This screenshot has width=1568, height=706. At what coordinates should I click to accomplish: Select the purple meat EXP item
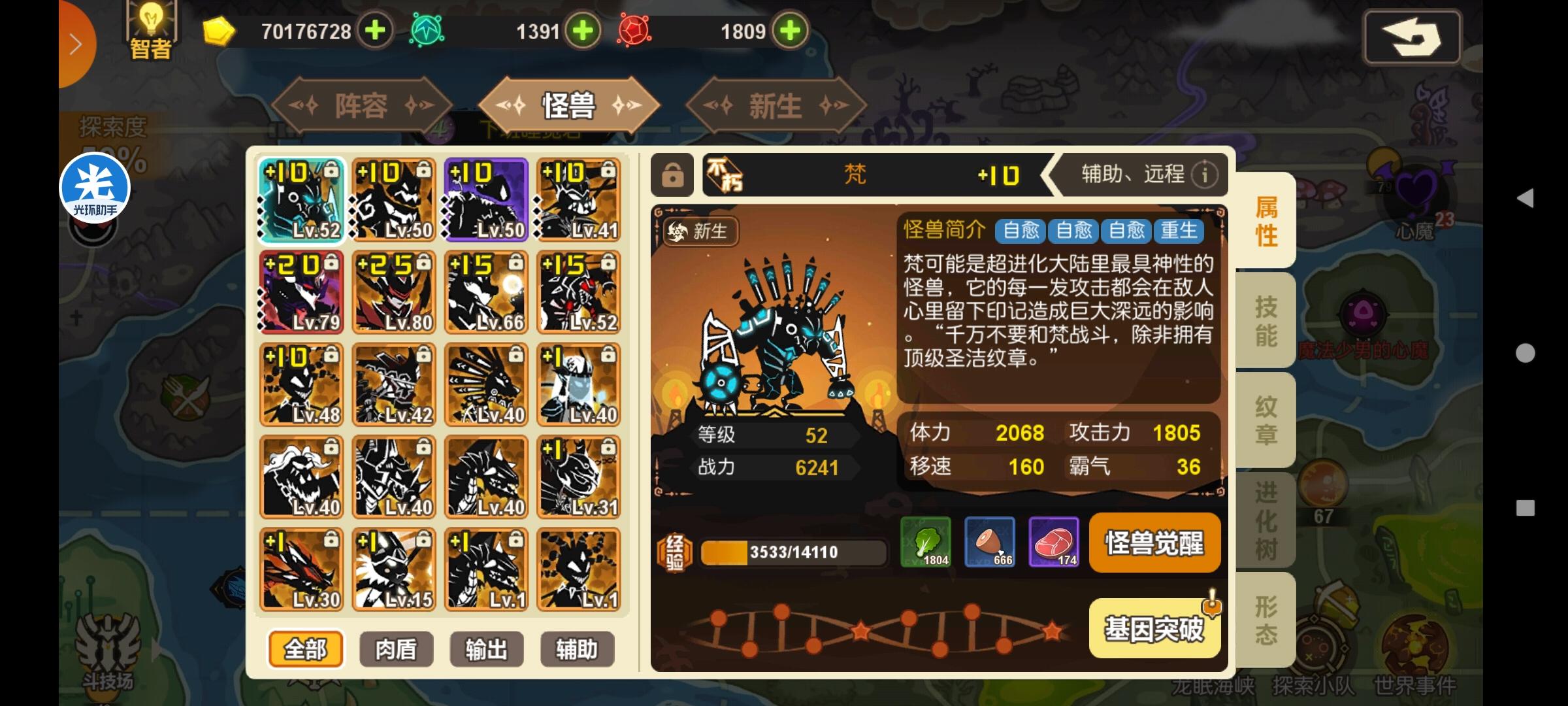pyautogui.click(x=1054, y=543)
